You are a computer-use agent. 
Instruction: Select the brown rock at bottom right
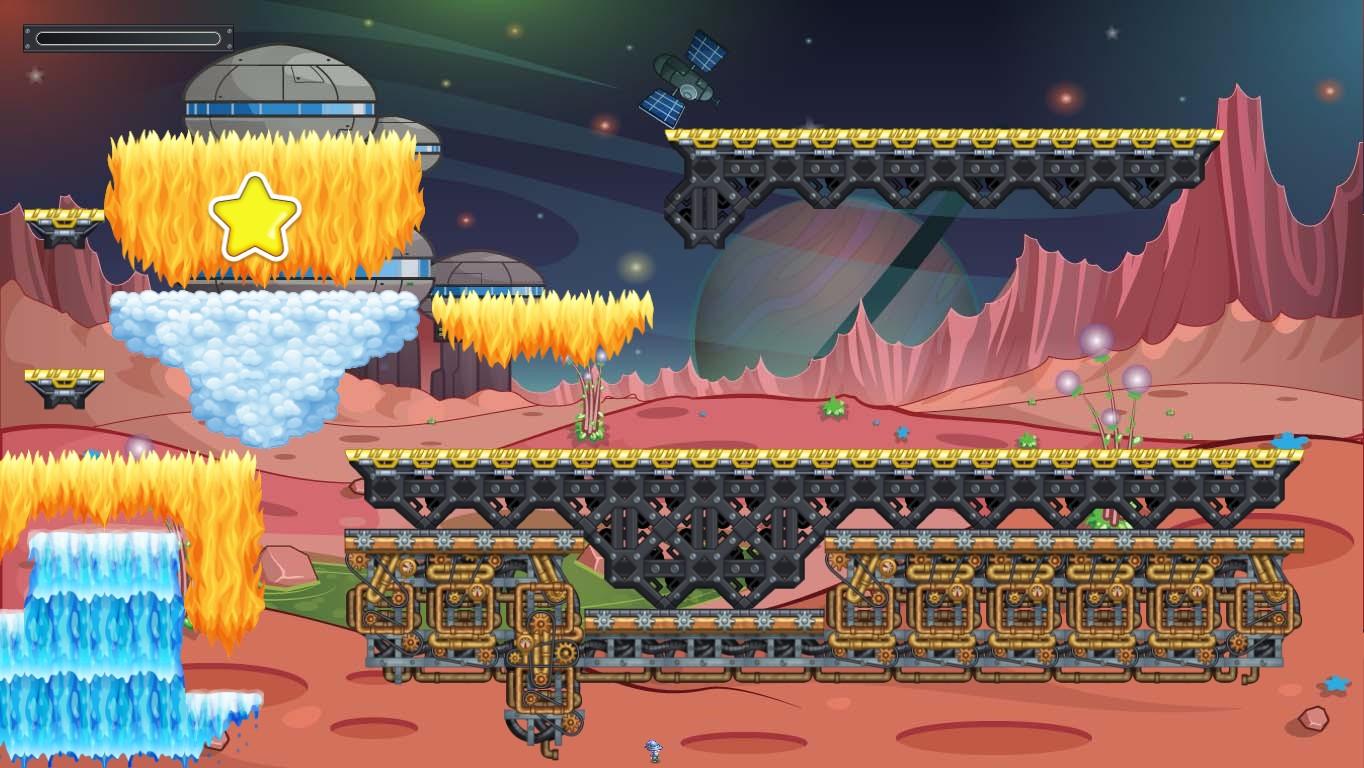click(x=1313, y=719)
